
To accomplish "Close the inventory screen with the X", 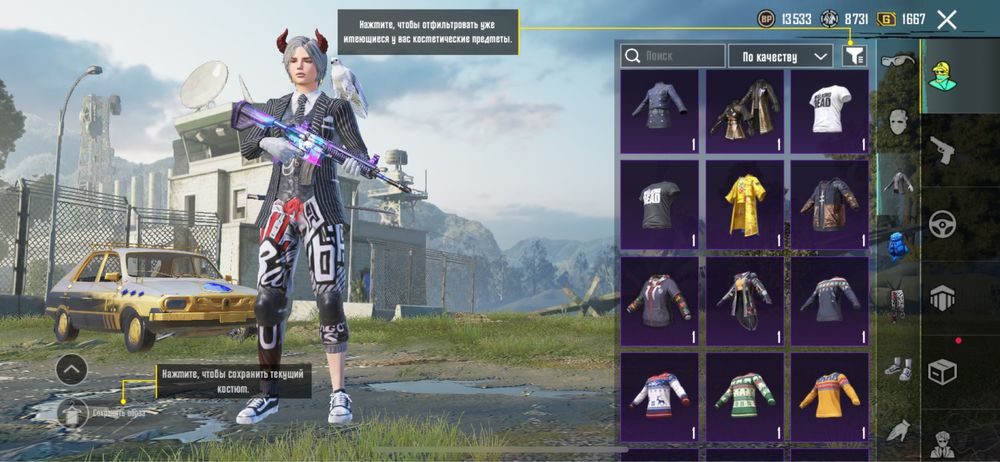I will (x=947, y=19).
